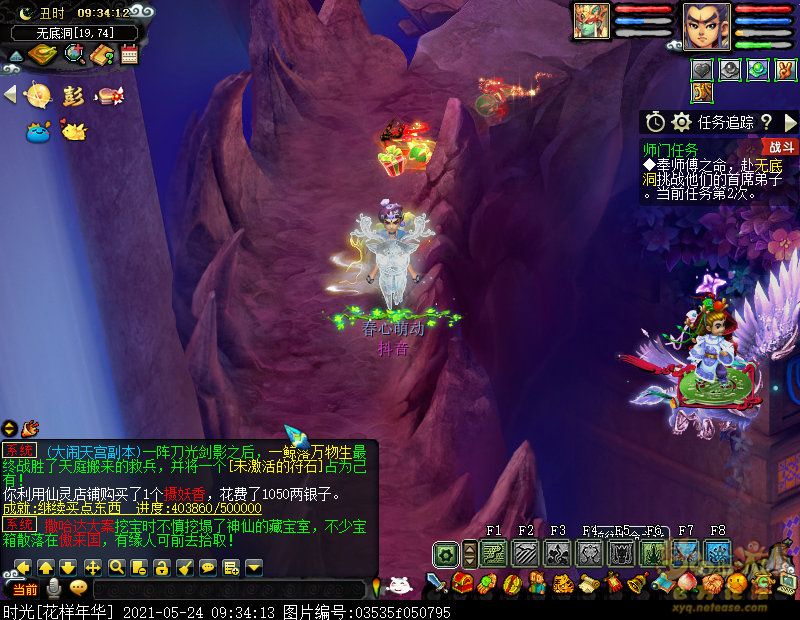Switch to the 战斗 tab in quest tracker

point(783,147)
